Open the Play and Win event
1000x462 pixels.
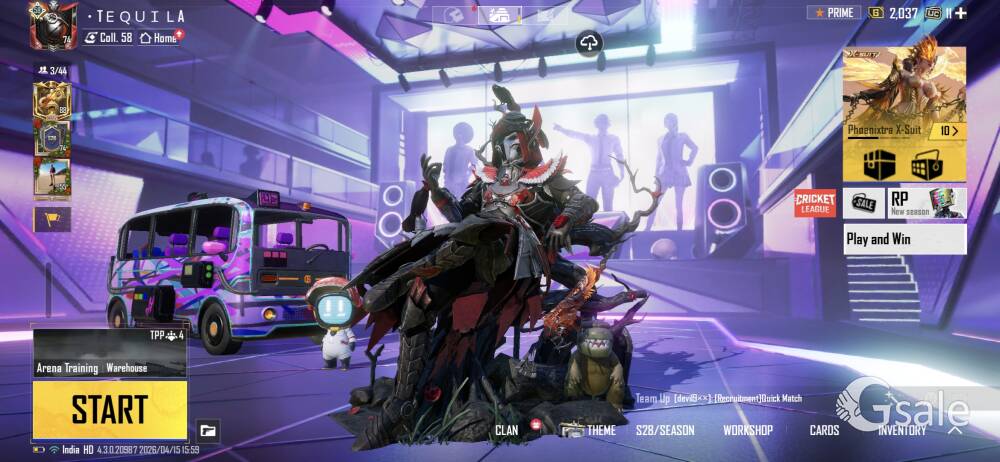pyautogui.click(x=905, y=239)
